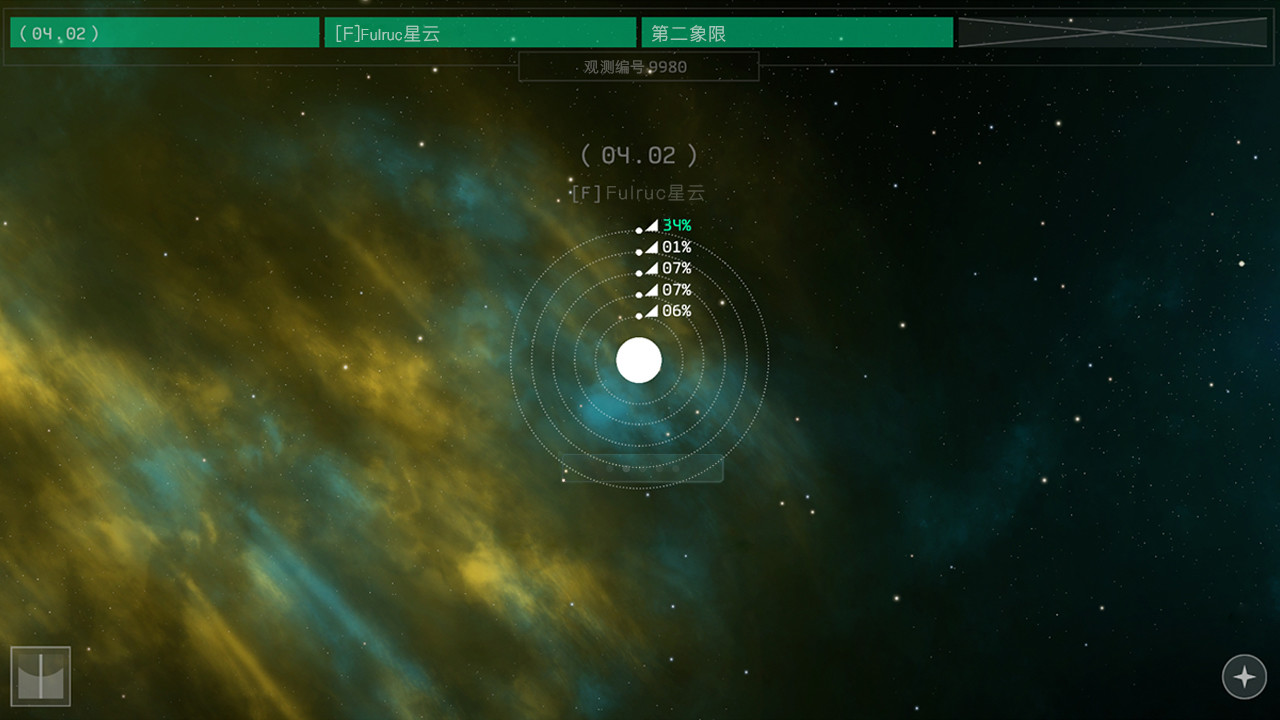The height and width of the screenshot is (720, 1280).
Task: Select the planet showing 34% signal
Action: 640,229
